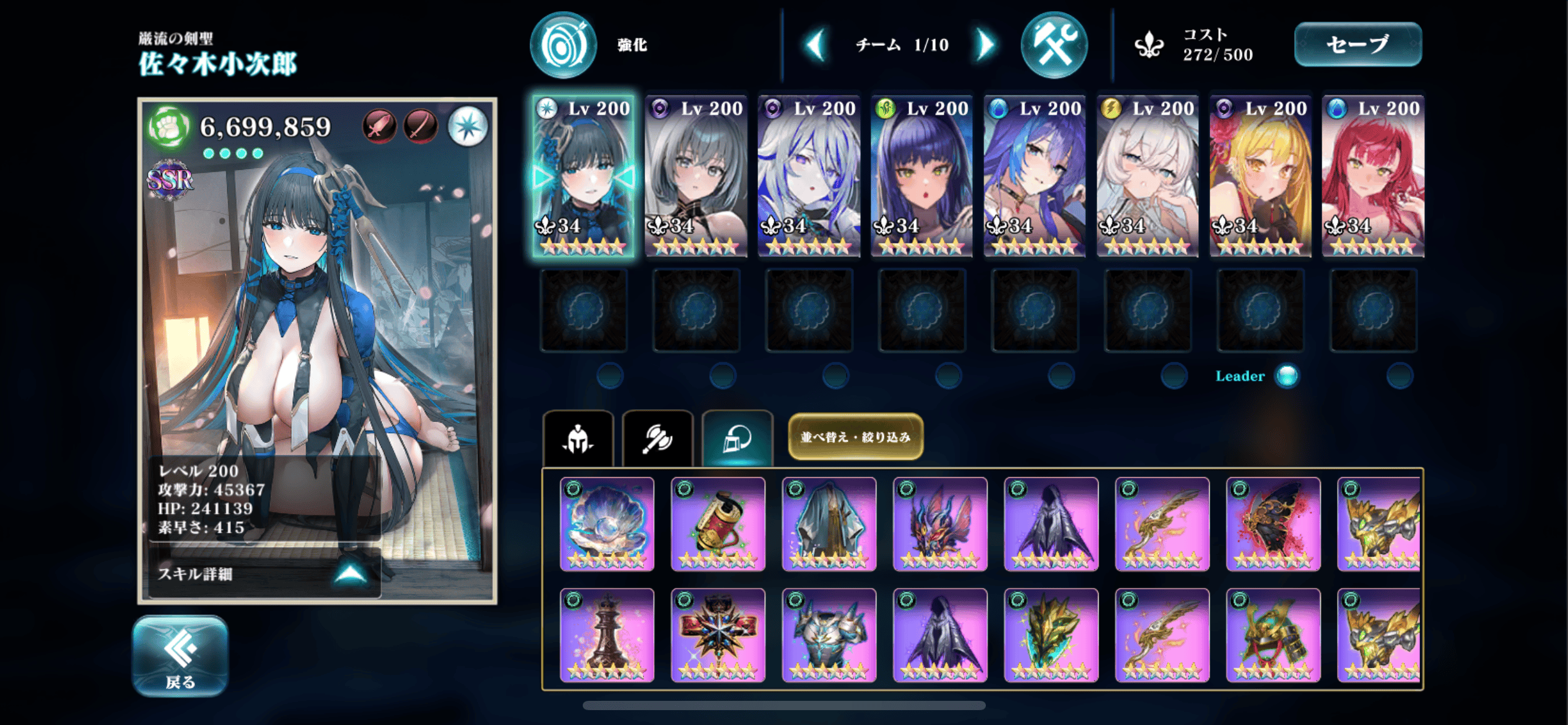Choose the chess king piece item
This screenshot has width=1568, height=725.
click(607, 635)
